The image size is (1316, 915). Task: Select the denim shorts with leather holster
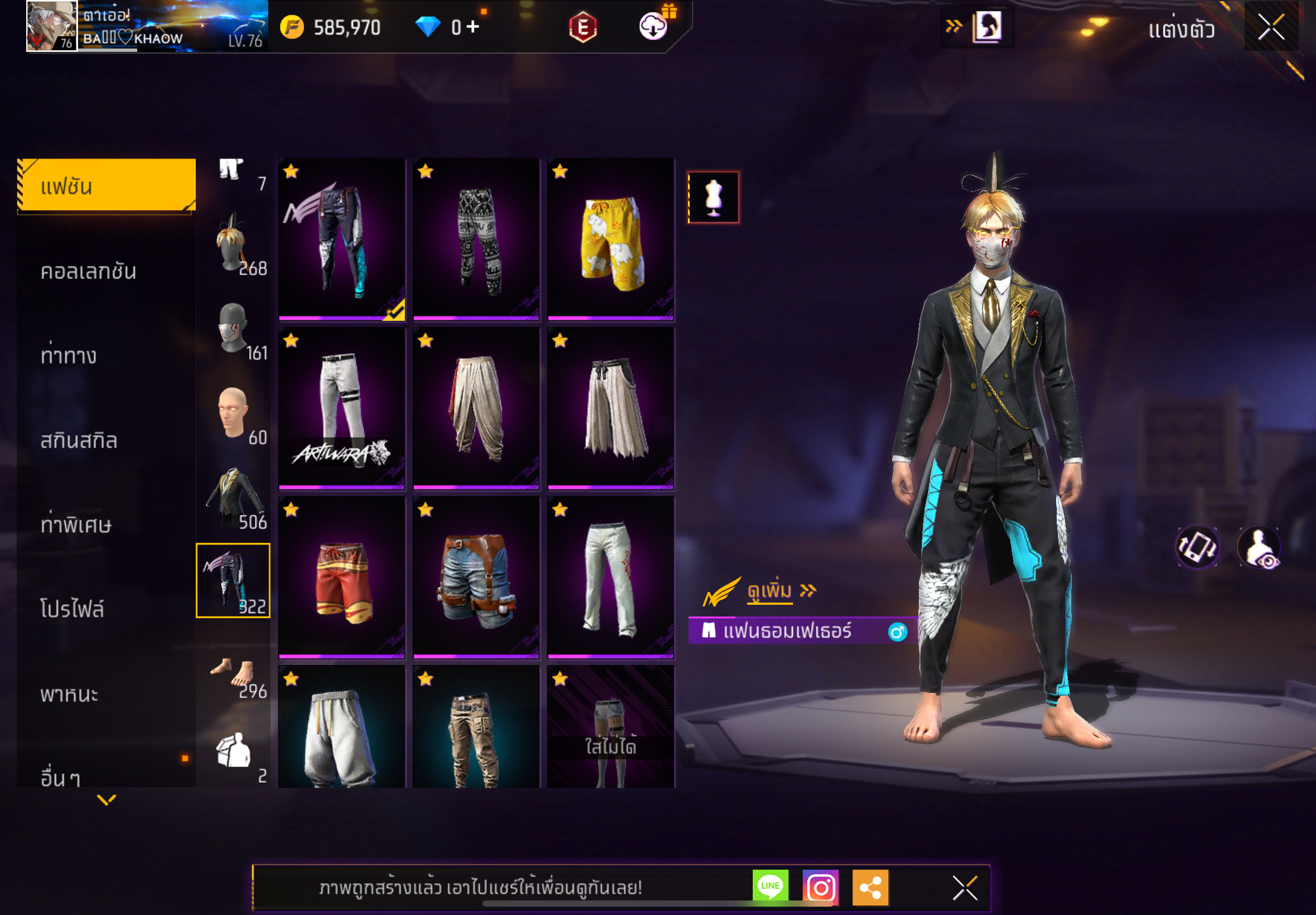[476, 578]
